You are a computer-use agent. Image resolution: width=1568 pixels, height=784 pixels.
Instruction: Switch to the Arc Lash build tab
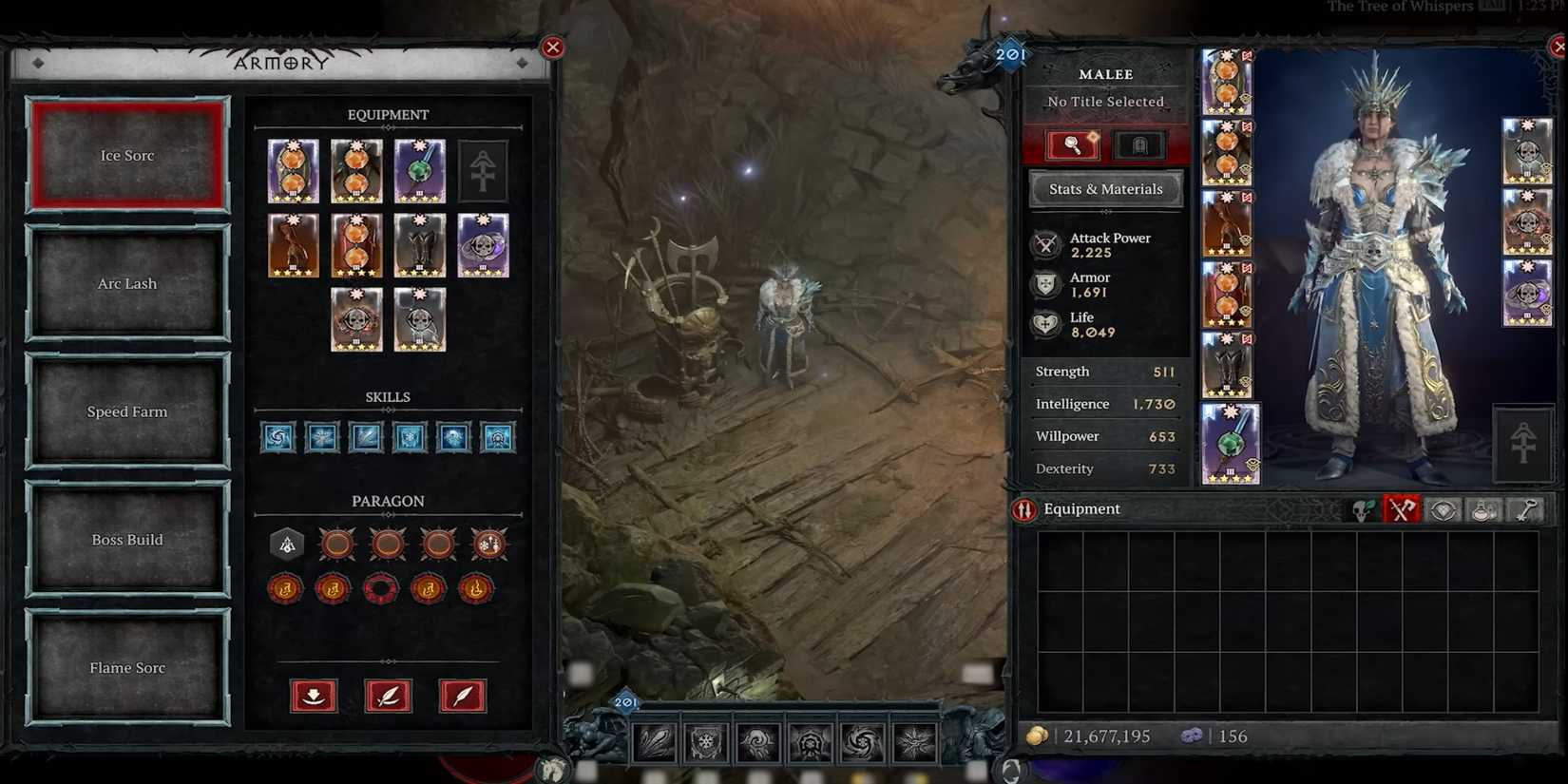[127, 282]
